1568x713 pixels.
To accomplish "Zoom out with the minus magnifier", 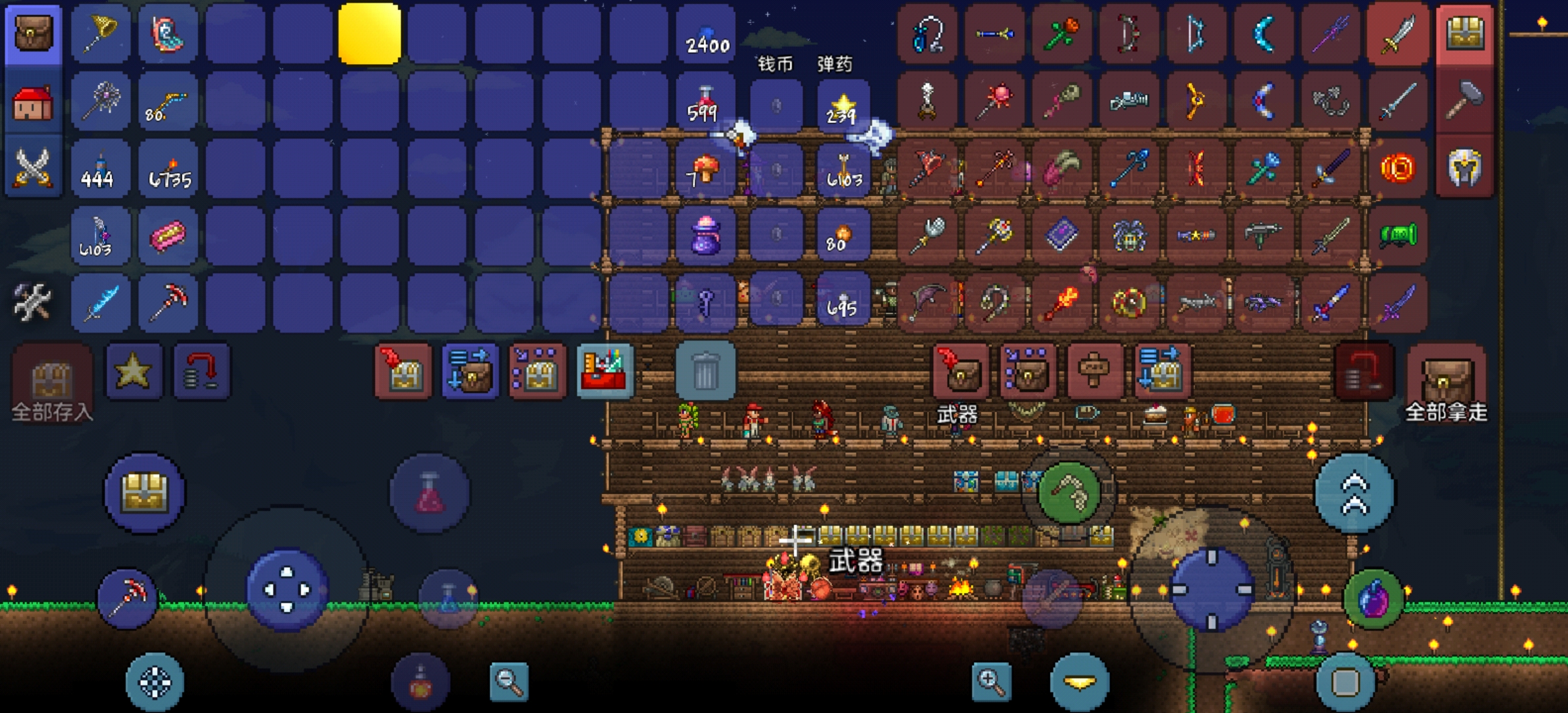I will coord(509,681).
